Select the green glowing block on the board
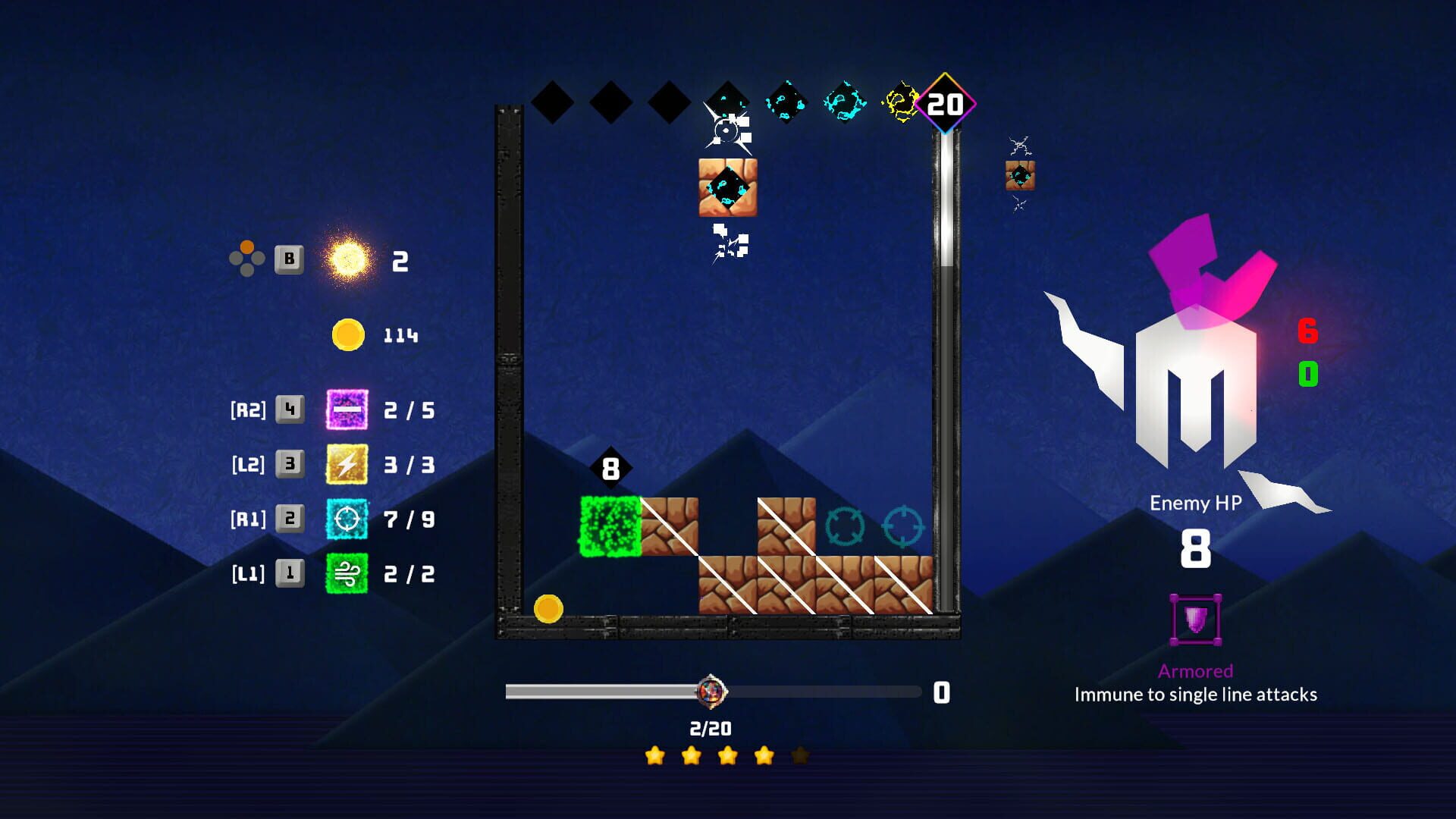Image resolution: width=1456 pixels, height=819 pixels. (610, 525)
